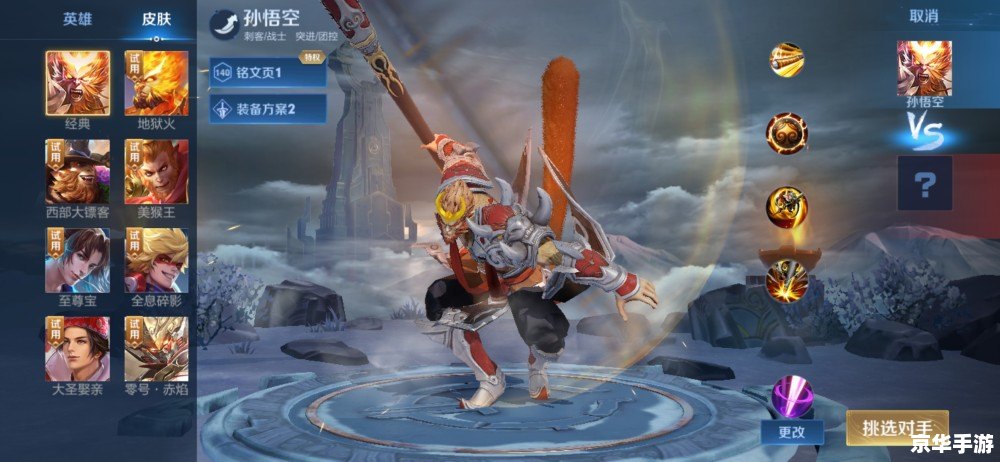Choose the 全息碎影 skin
This screenshot has height=462, width=1000.
pyautogui.click(x=156, y=260)
